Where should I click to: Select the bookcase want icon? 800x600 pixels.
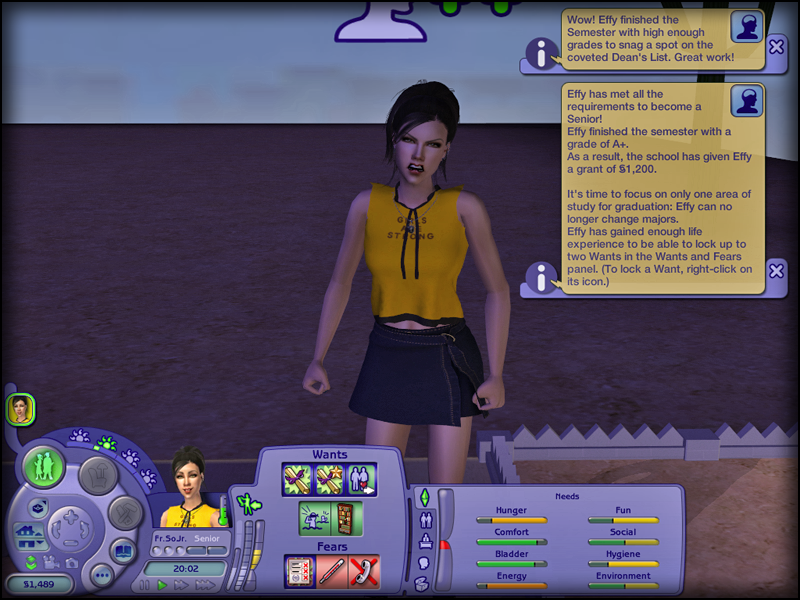344,518
